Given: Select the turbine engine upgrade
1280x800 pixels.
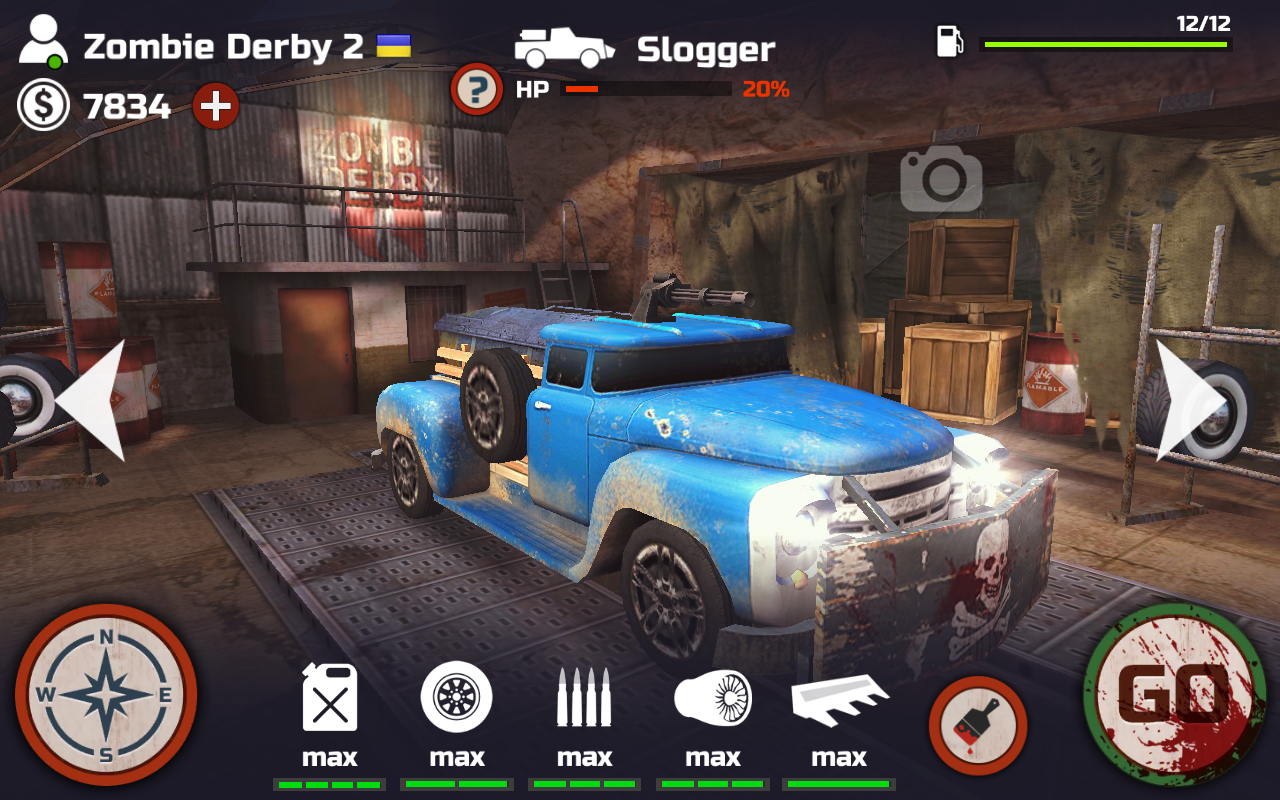Looking at the screenshot, I should tap(712, 697).
